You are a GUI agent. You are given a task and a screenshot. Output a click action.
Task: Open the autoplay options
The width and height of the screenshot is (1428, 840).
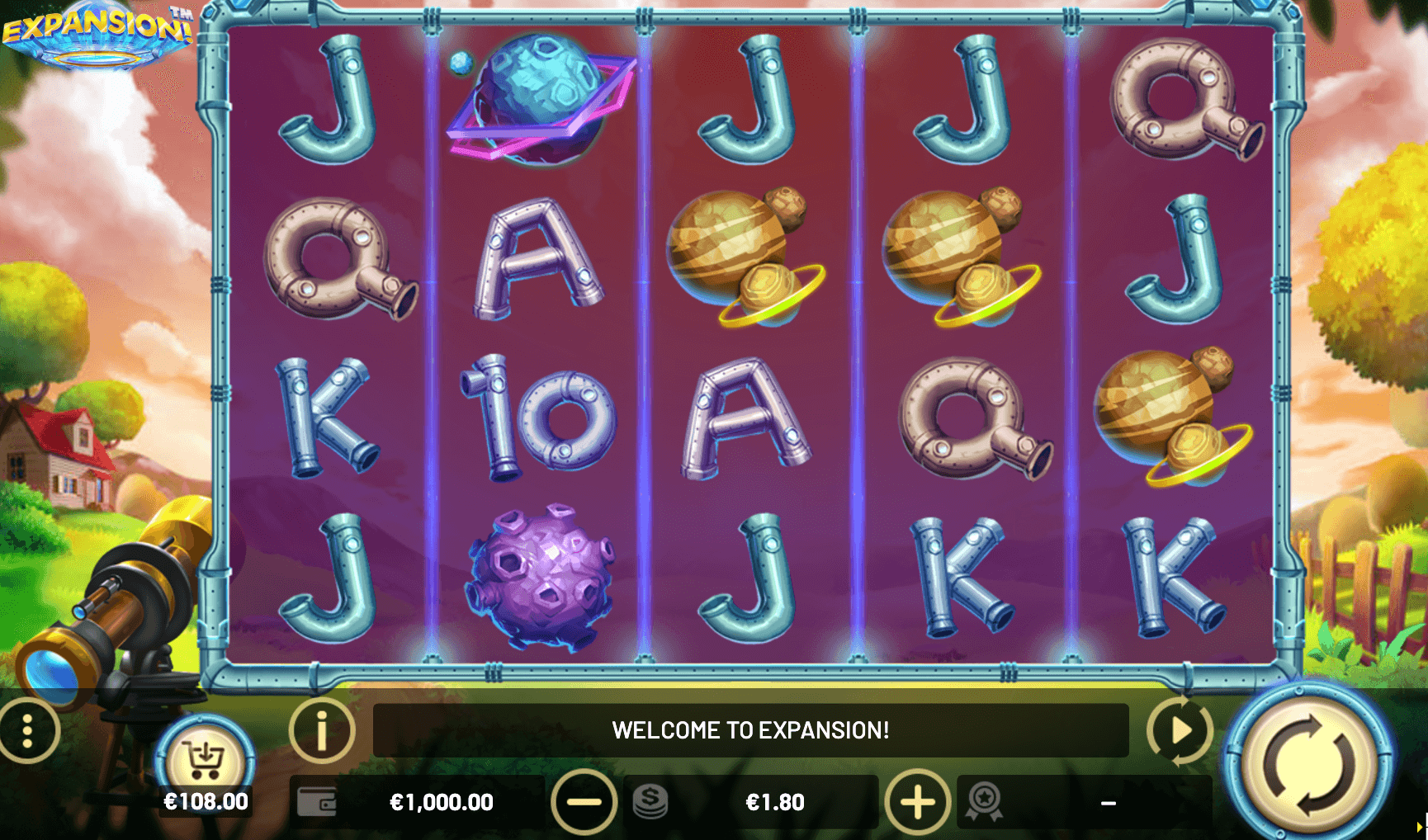point(1180,730)
